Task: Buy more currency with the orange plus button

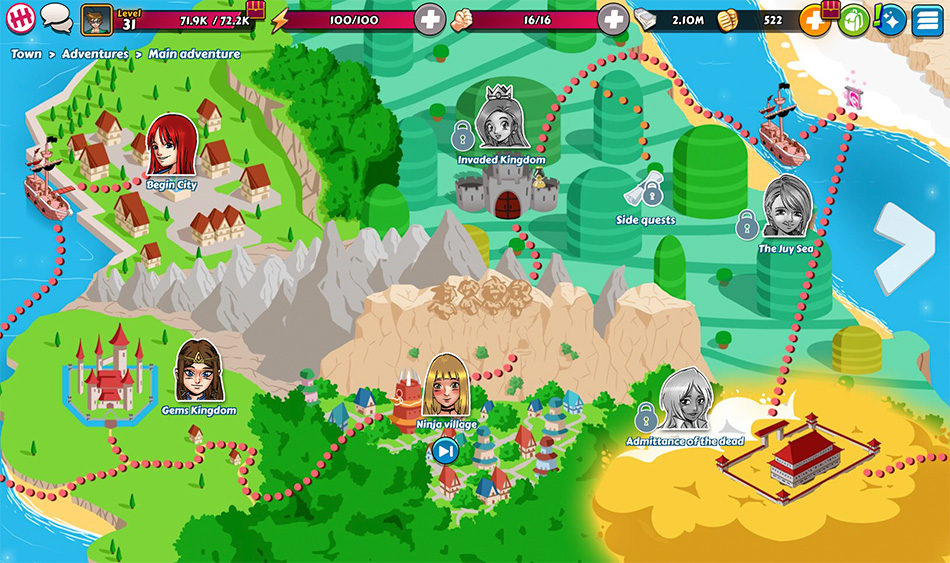Action: 814,20
